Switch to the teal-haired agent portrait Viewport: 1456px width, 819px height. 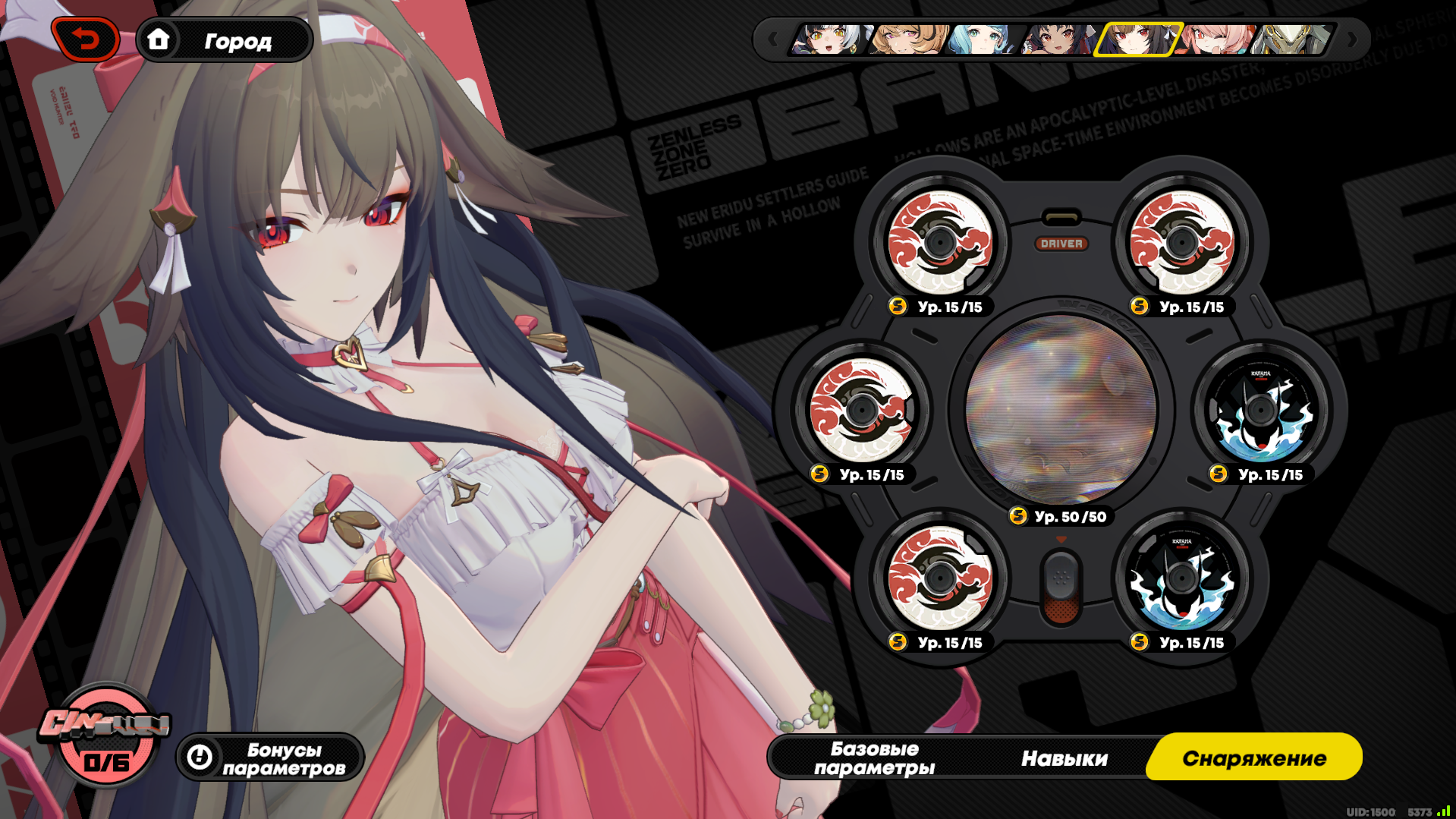click(983, 39)
